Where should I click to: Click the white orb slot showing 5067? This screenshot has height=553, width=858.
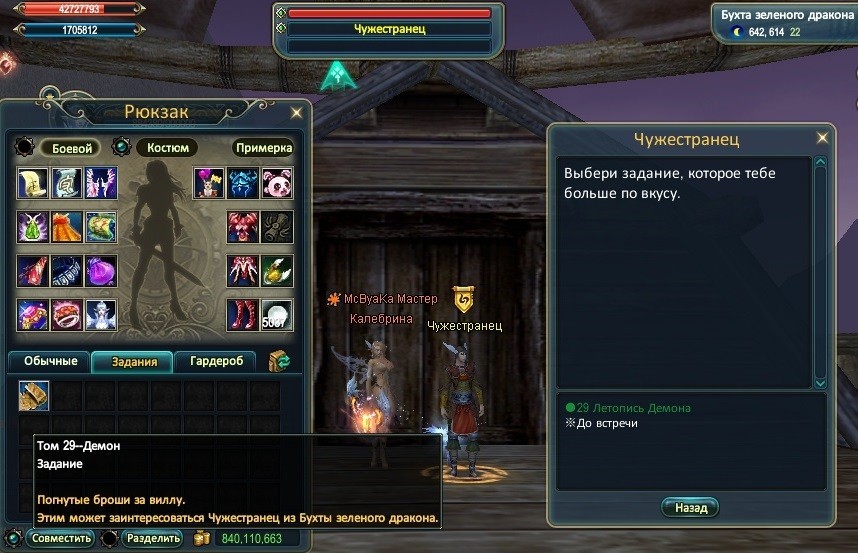coord(277,315)
